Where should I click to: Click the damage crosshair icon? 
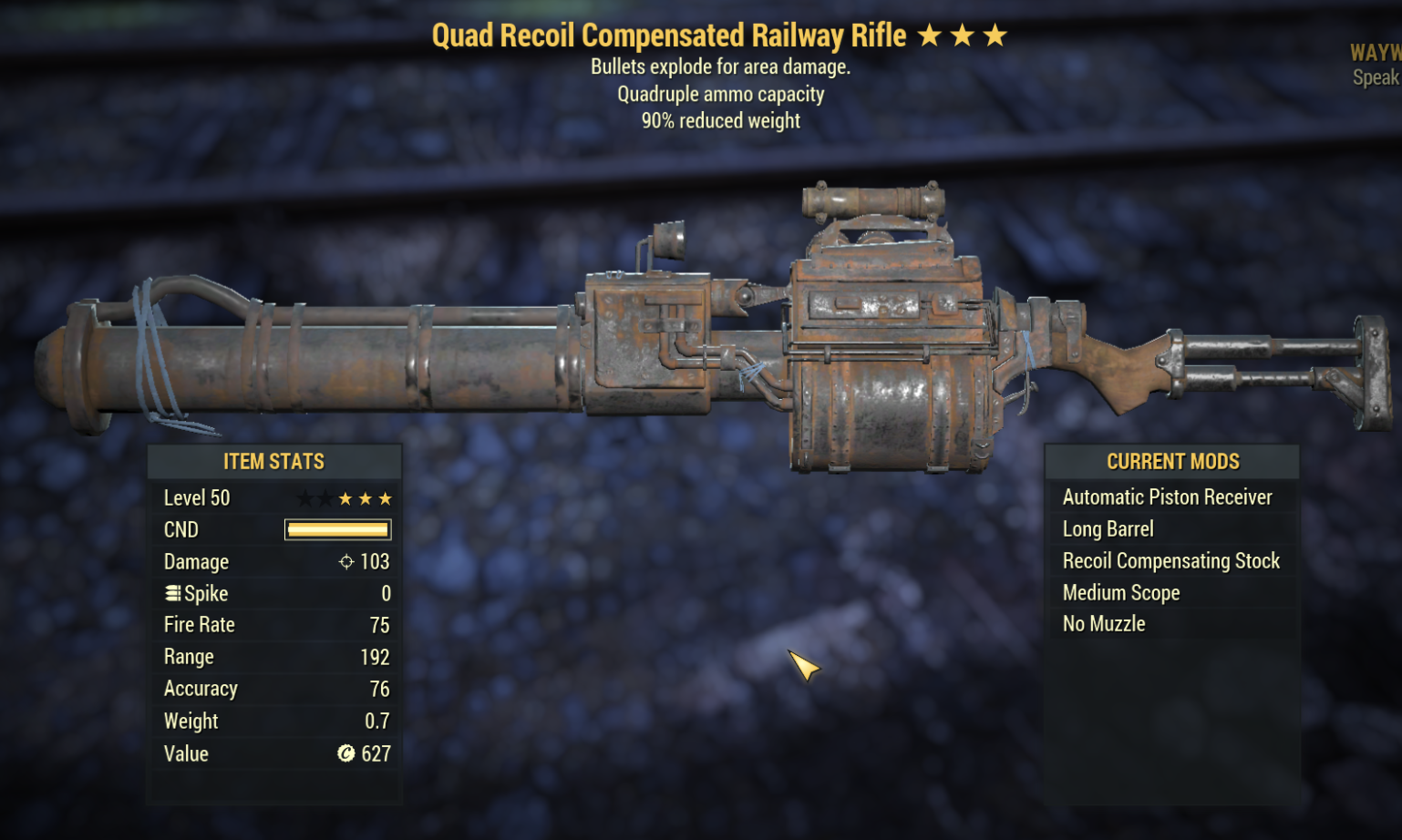[x=345, y=561]
